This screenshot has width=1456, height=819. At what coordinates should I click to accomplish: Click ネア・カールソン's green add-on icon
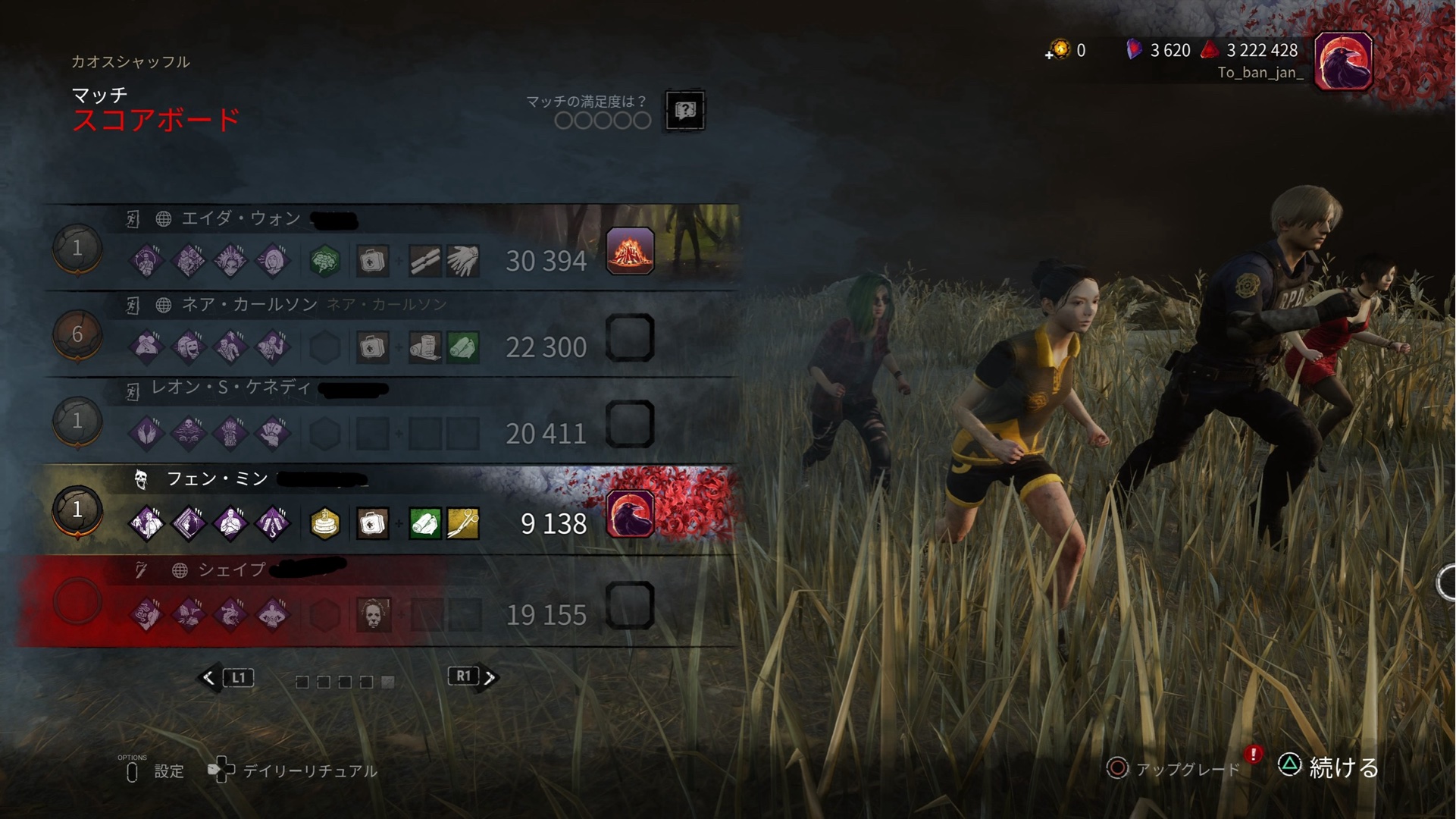pyautogui.click(x=463, y=347)
